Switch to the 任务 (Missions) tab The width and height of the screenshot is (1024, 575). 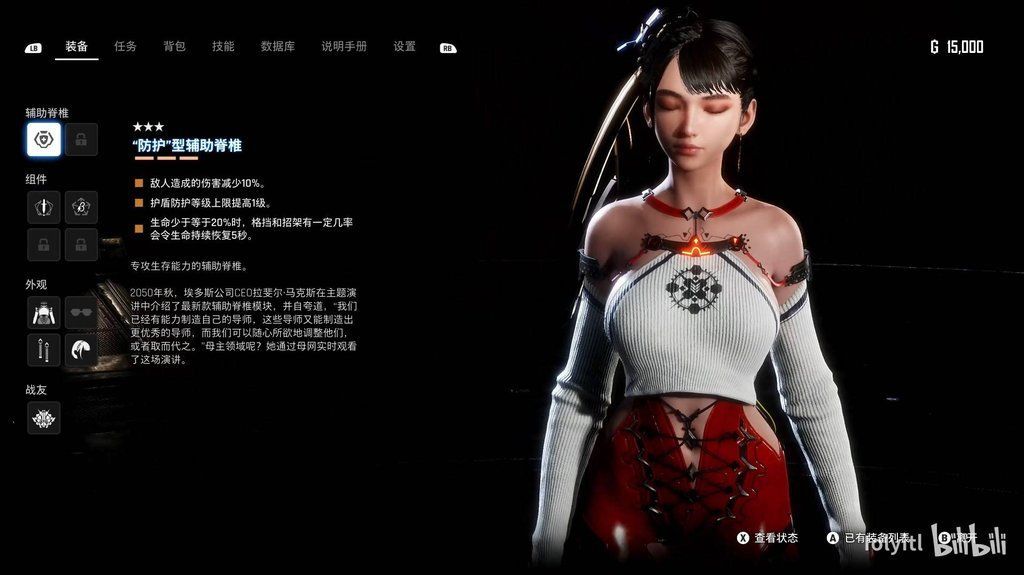tap(125, 46)
